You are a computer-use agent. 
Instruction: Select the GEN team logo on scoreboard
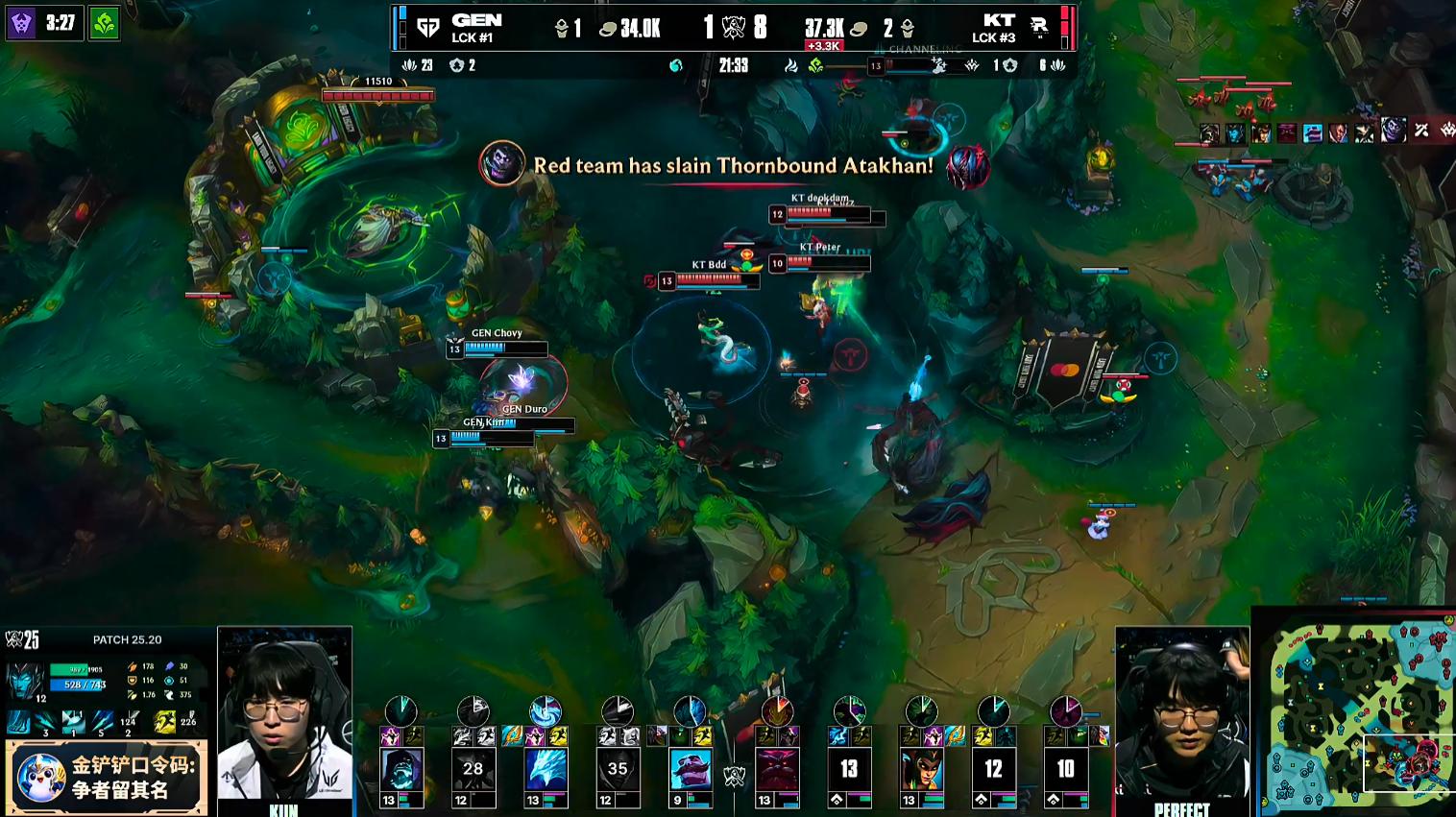pyautogui.click(x=428, y=28)
